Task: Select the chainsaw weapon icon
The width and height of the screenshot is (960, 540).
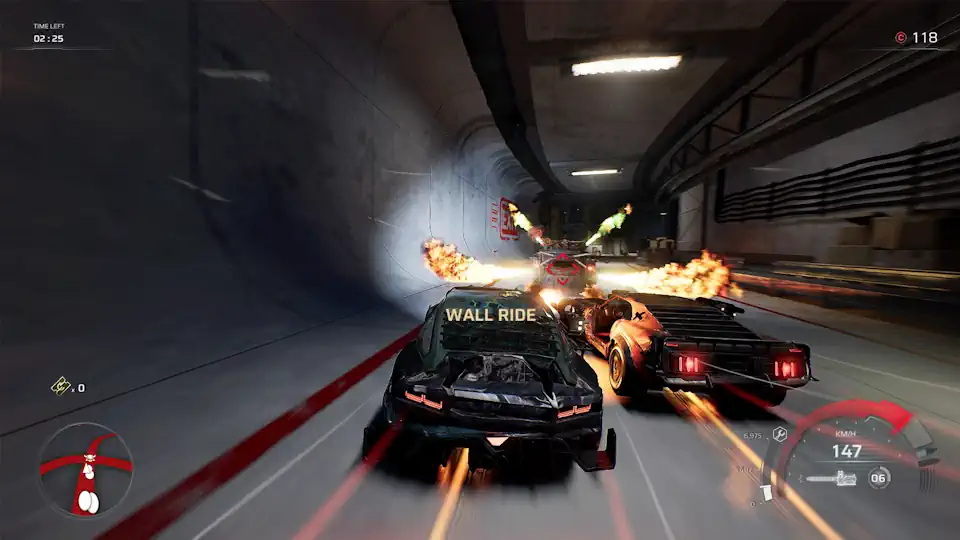Action: click(829, 479)
